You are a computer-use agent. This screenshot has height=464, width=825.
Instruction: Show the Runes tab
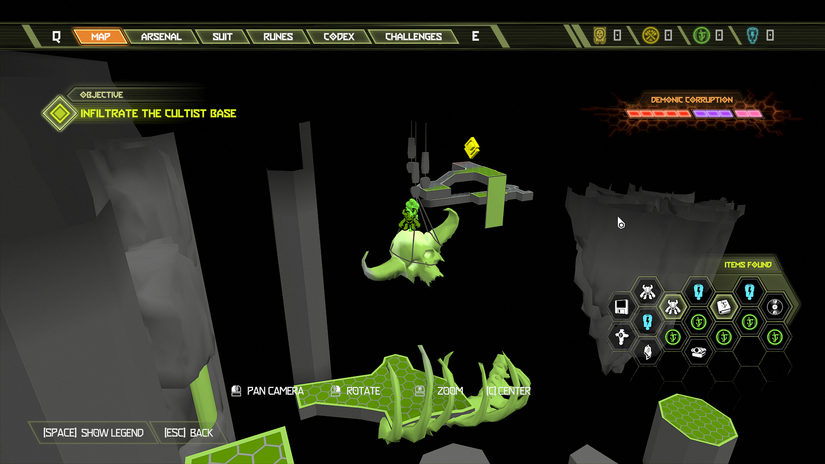point(278,37)
